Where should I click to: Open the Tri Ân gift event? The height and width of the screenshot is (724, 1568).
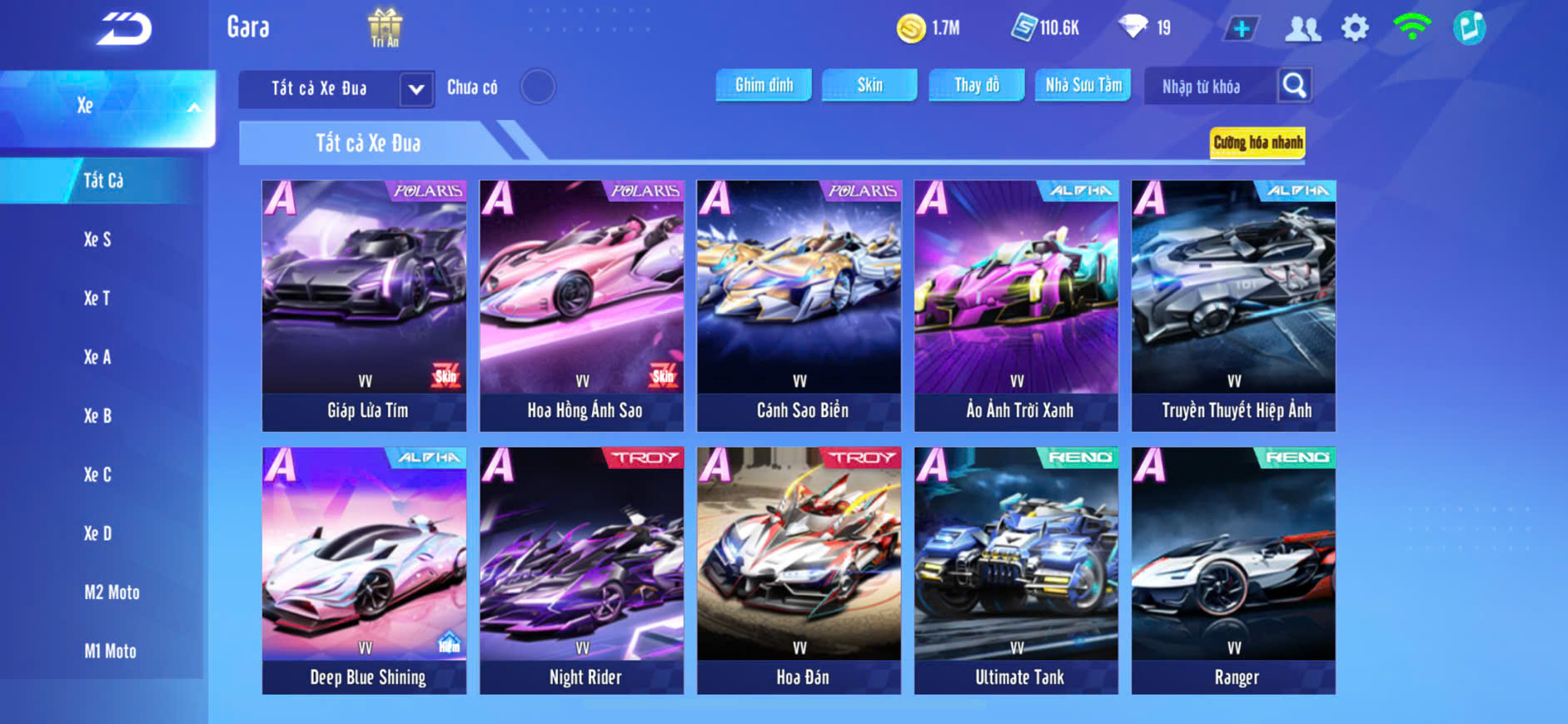(385, 27)
